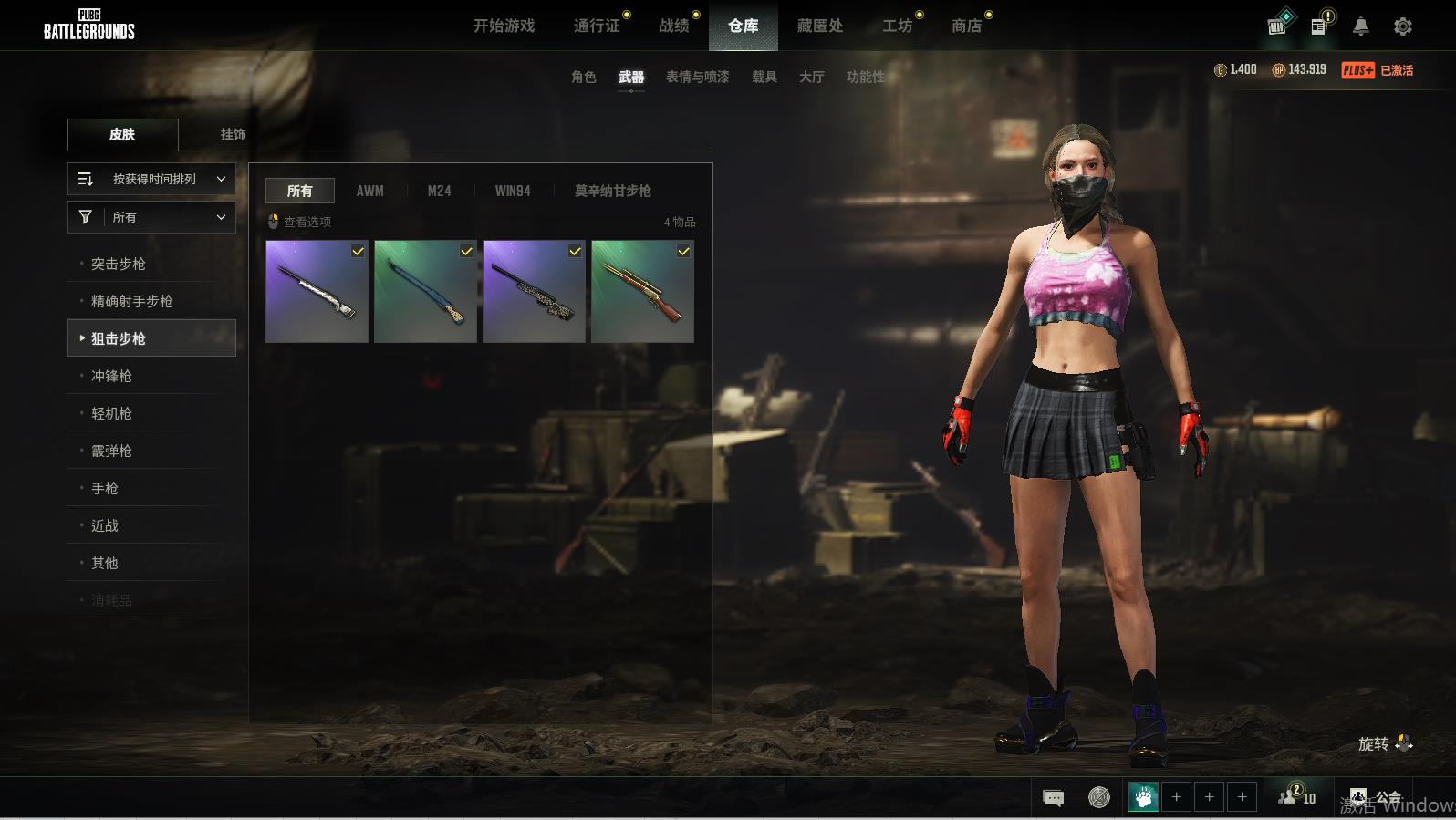The height and width of the screenshot is (820, 1456).
Task: Open the settings gear icon
Action: pos(1403,26)
